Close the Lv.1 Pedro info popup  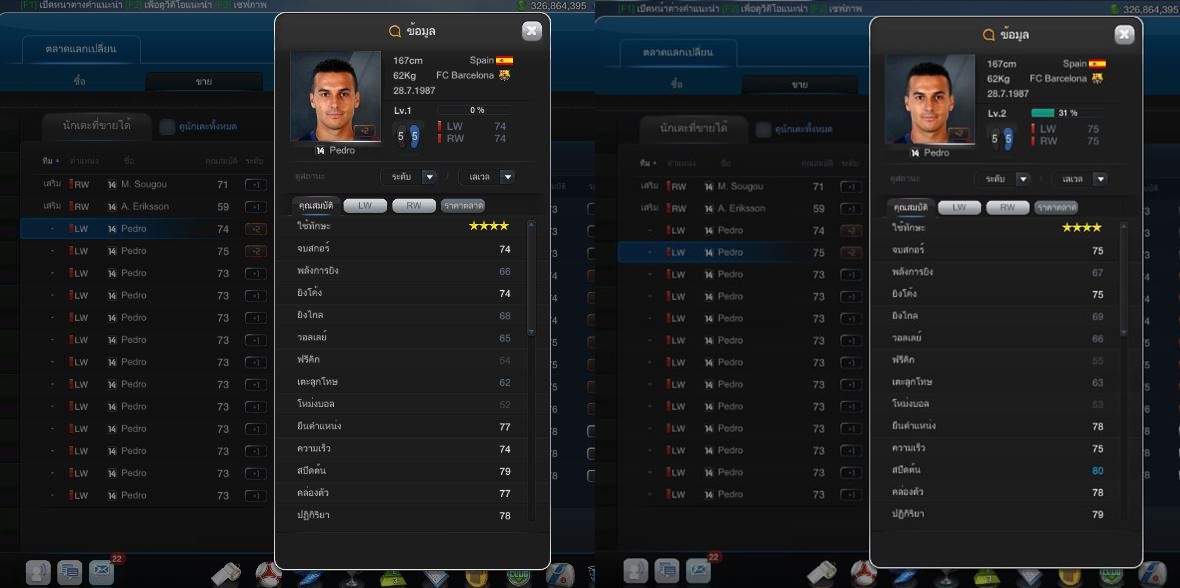532,31
